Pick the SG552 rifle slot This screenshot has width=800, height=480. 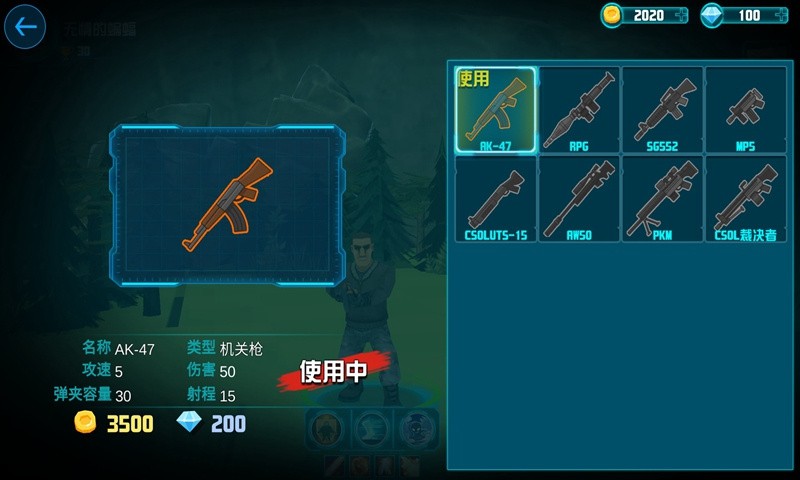pyautogui.click(x=662, y=110)
